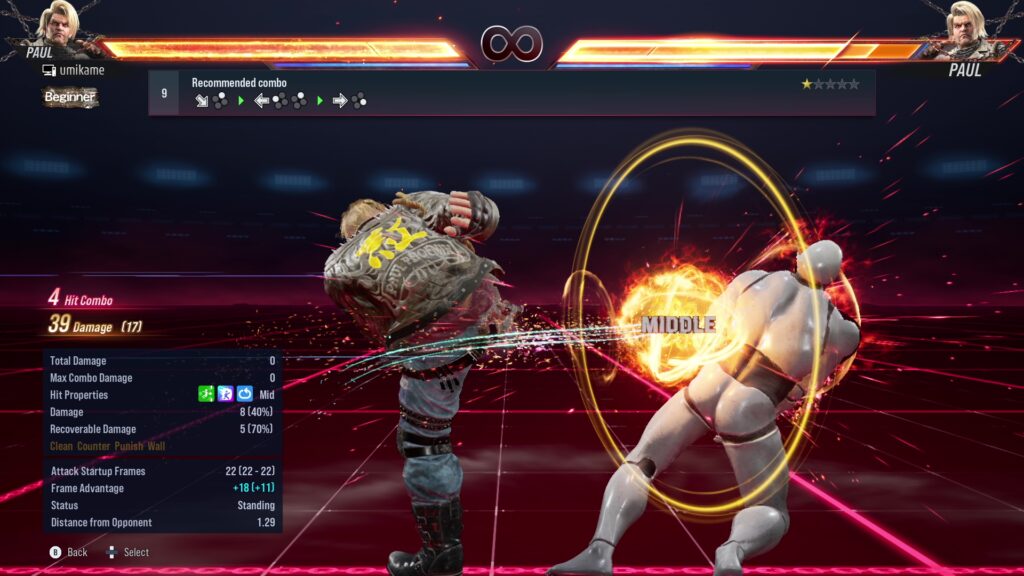Click the Beginner rank badge
Screen dimensions: 1024x576
tap(70, 97)
